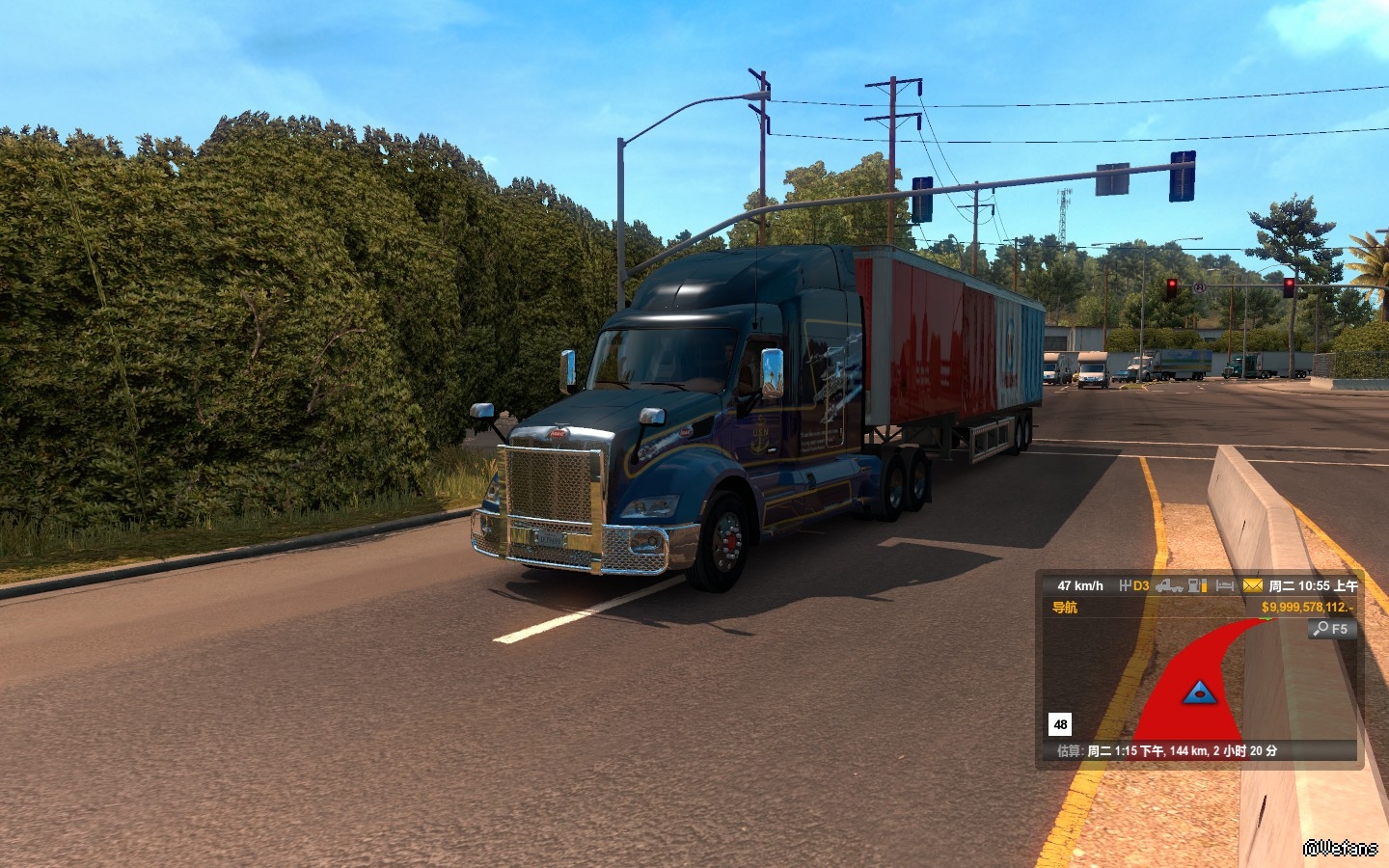Zoom the map with the magnifier button

(1332, 629)
